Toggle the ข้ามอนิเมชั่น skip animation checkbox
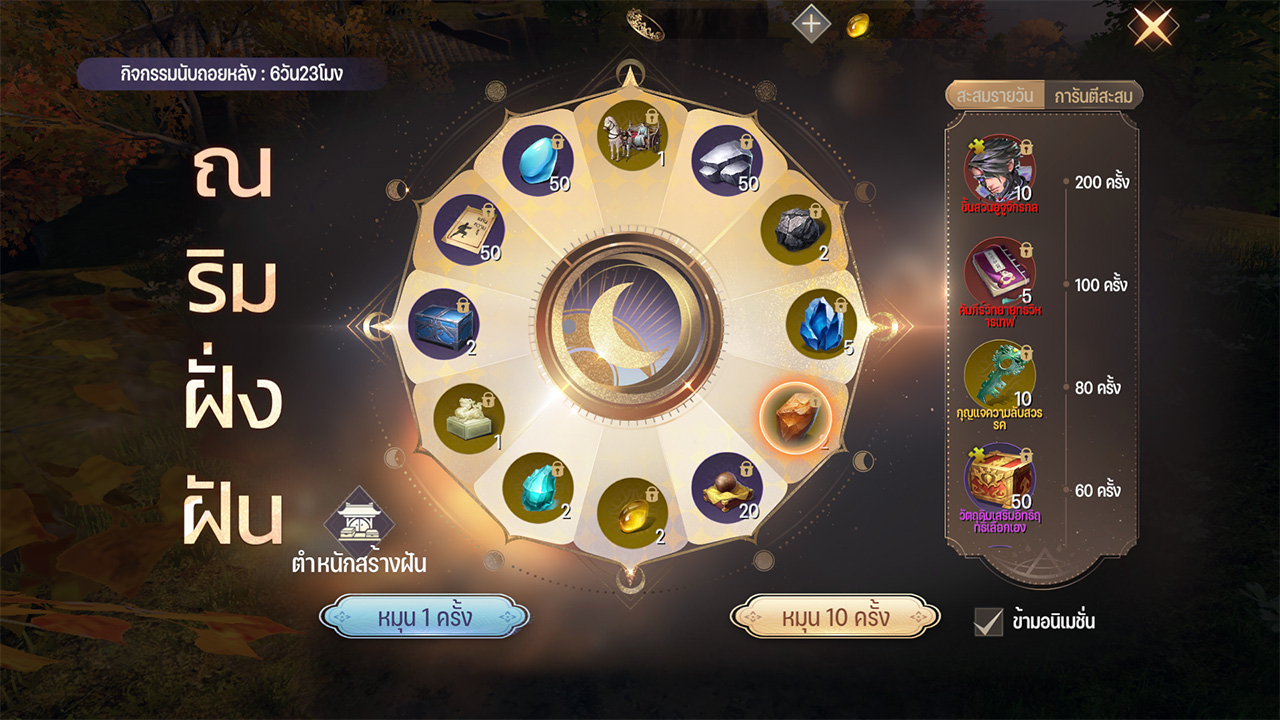 tap(988, 621)
